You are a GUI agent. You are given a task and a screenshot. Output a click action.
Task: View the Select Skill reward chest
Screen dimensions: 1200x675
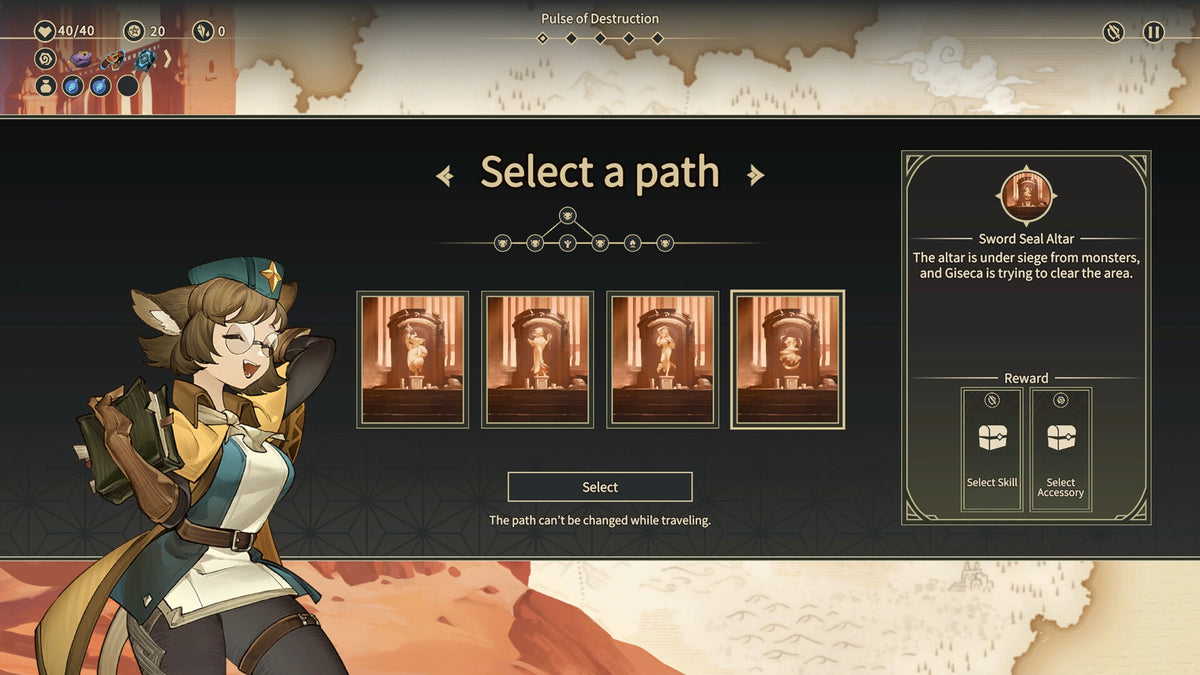992,449
